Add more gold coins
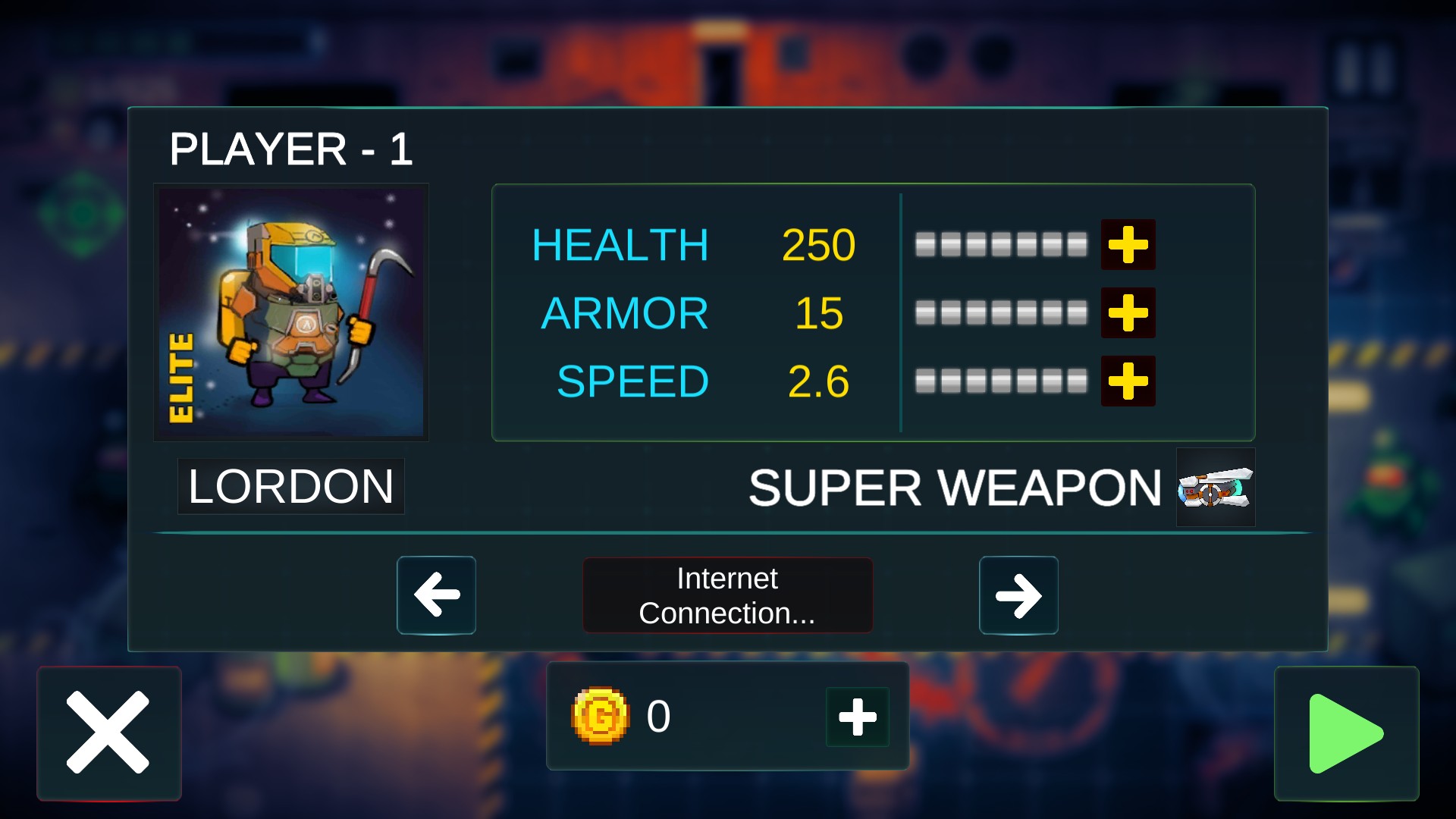The height and width of the screenshot is (819, 1456). [x=858, y=717]
